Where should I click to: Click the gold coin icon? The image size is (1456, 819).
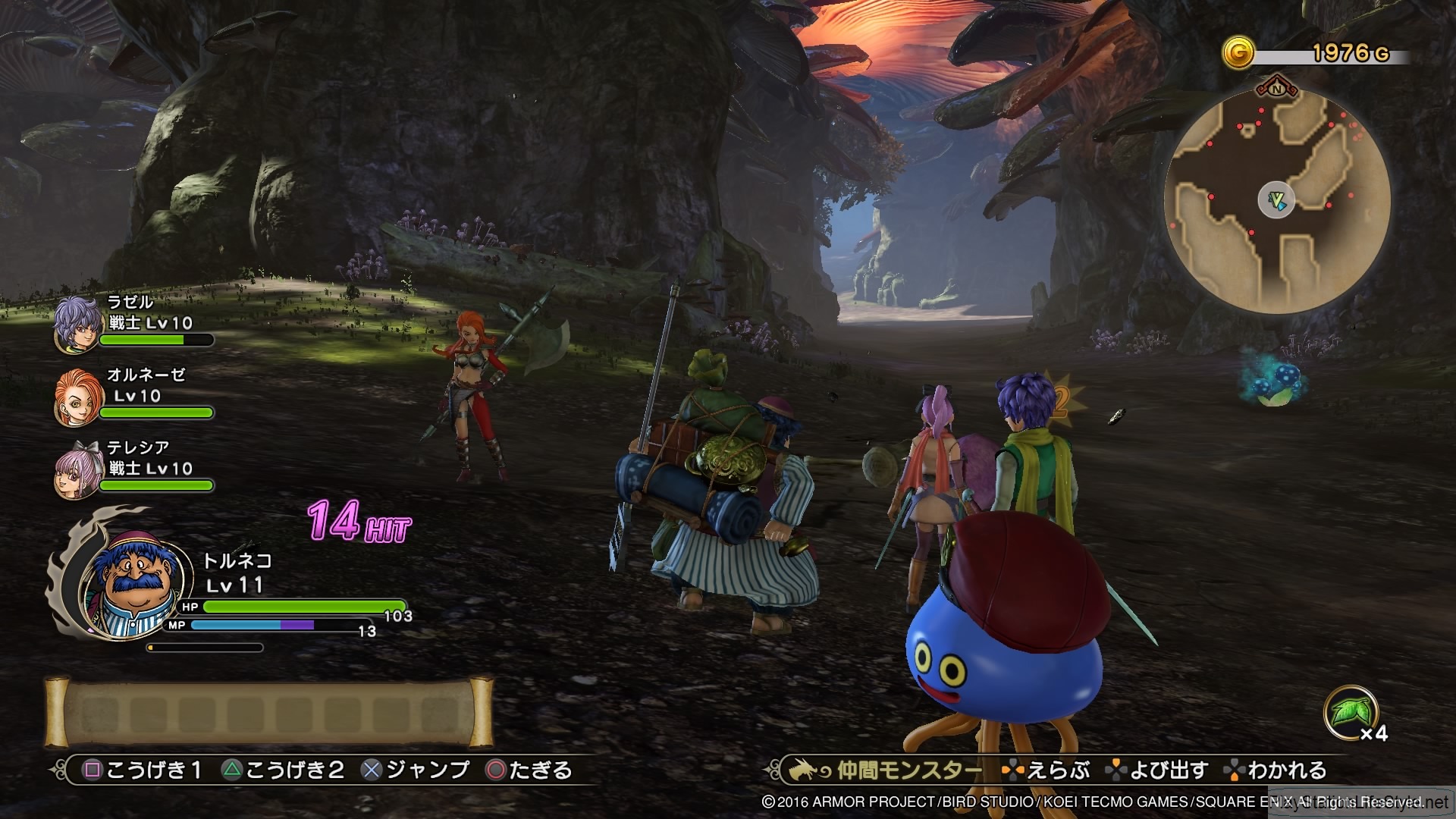pos(1238,53)
